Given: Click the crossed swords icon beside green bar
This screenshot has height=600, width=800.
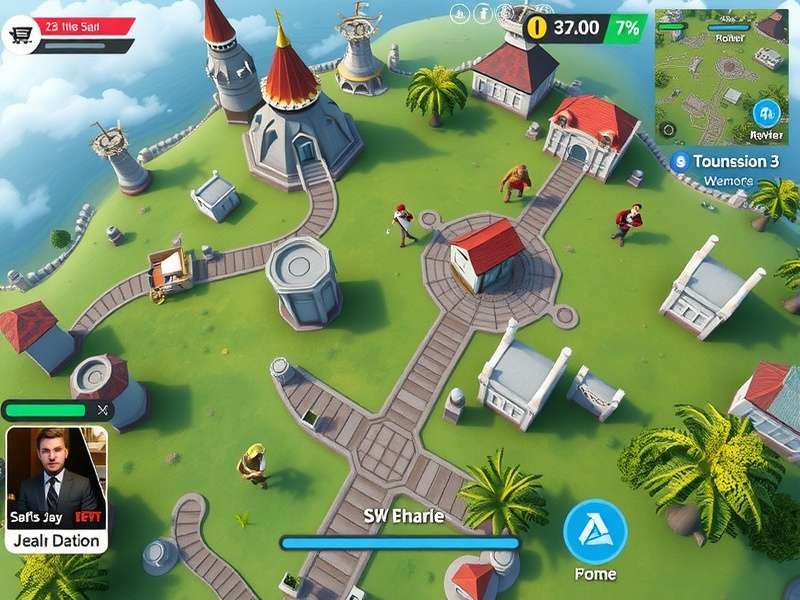Looking at the screenshot, I should coord(101,410).
